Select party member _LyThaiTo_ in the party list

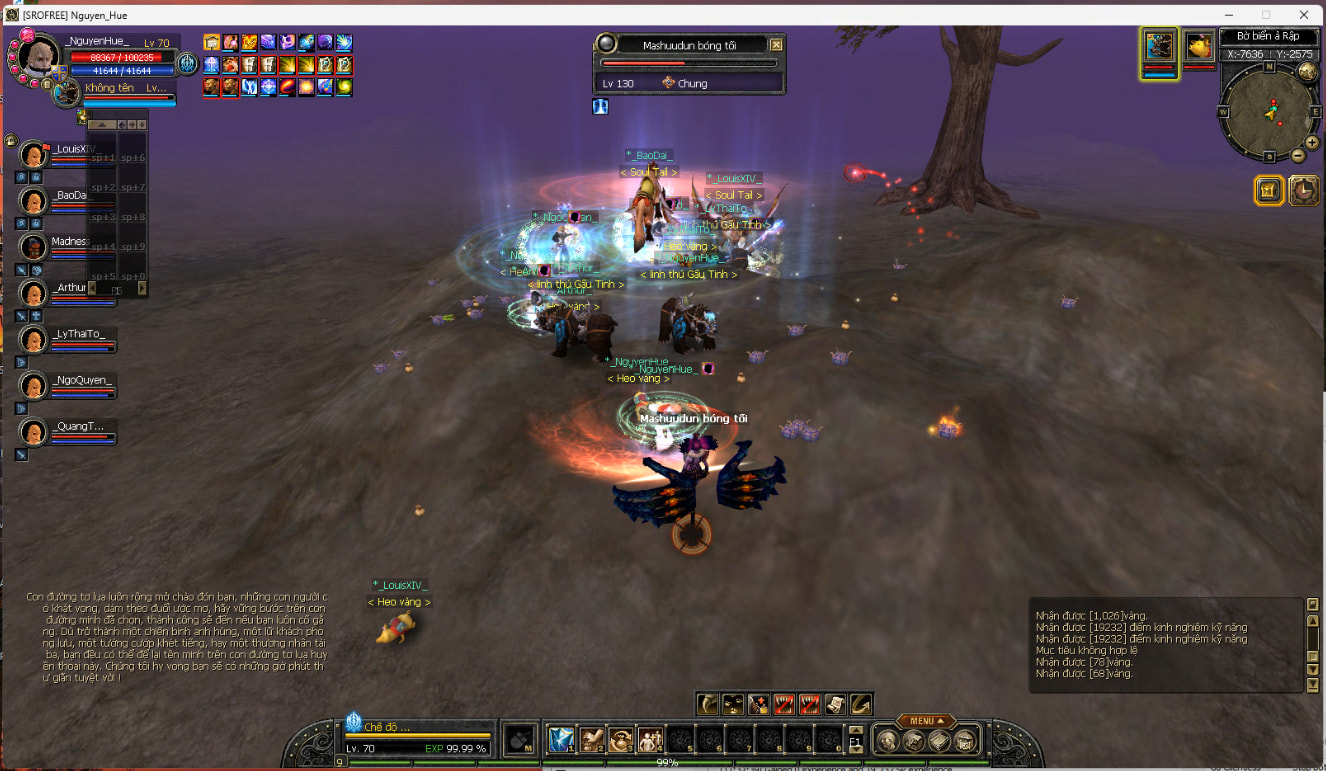[x=34, y=340]
